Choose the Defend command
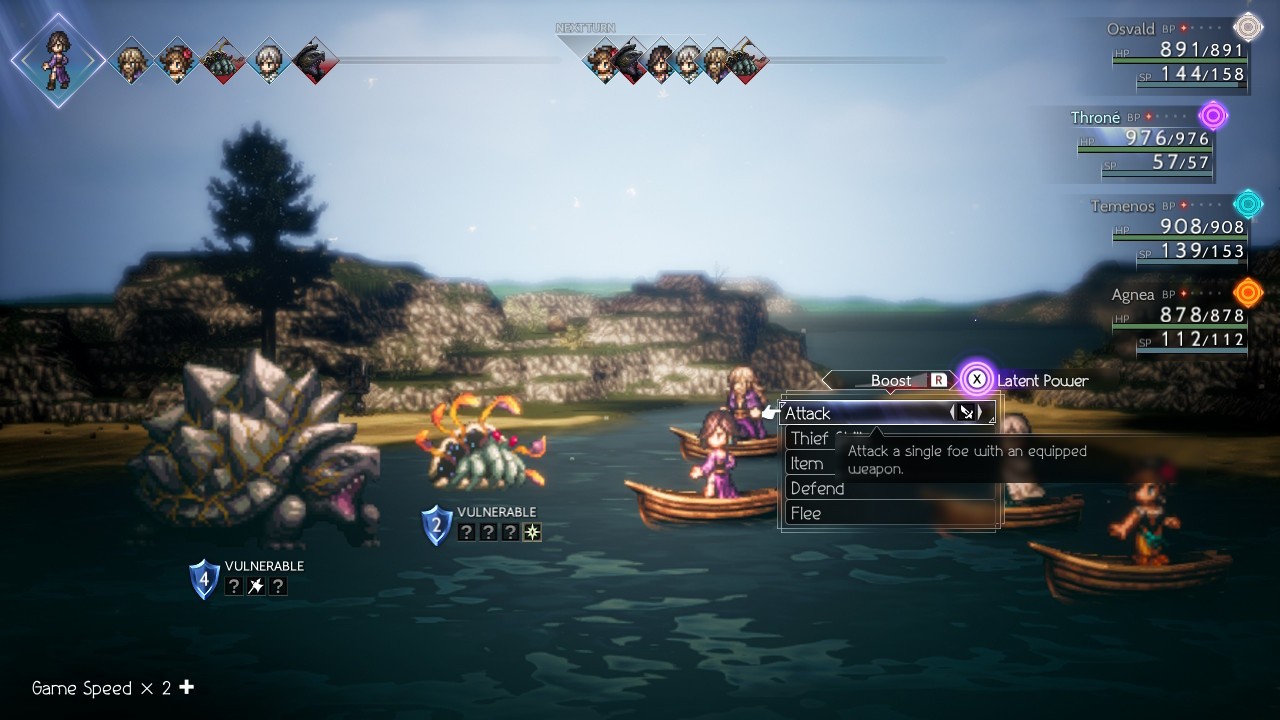The width and height of the screenshot is (1280, 720). tap(817, 488)
